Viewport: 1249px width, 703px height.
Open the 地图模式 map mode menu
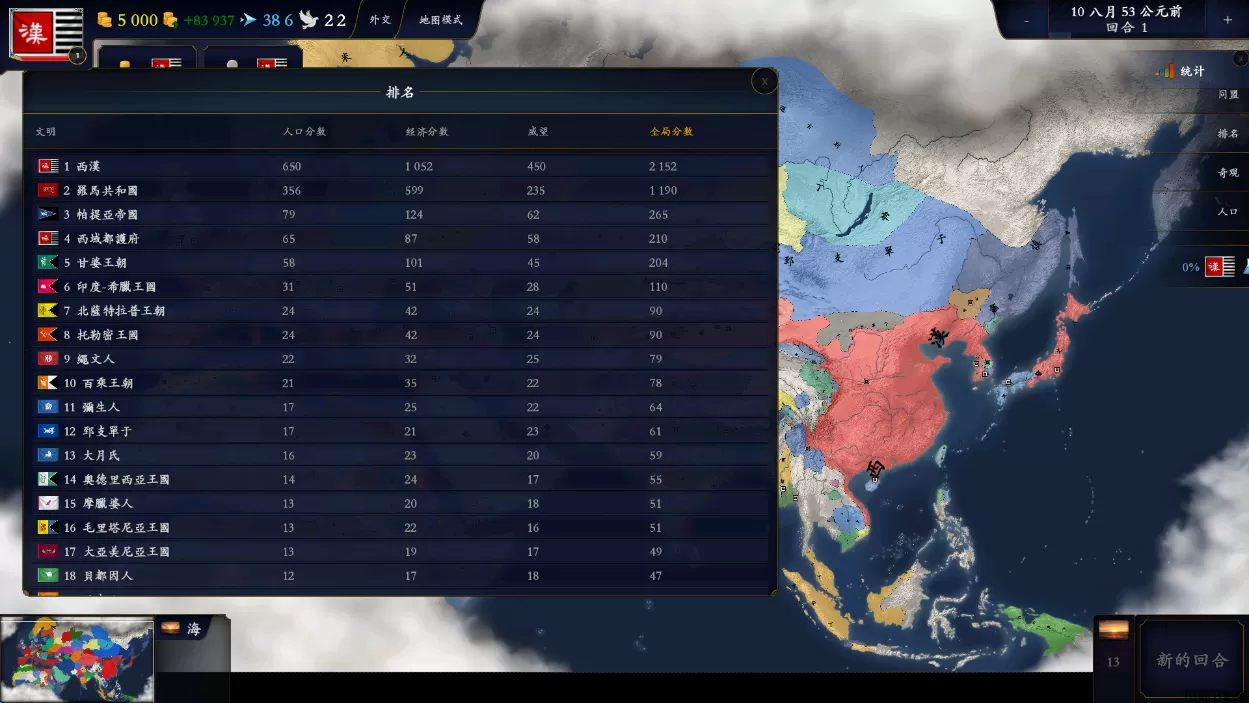click(x=441, y=20)
